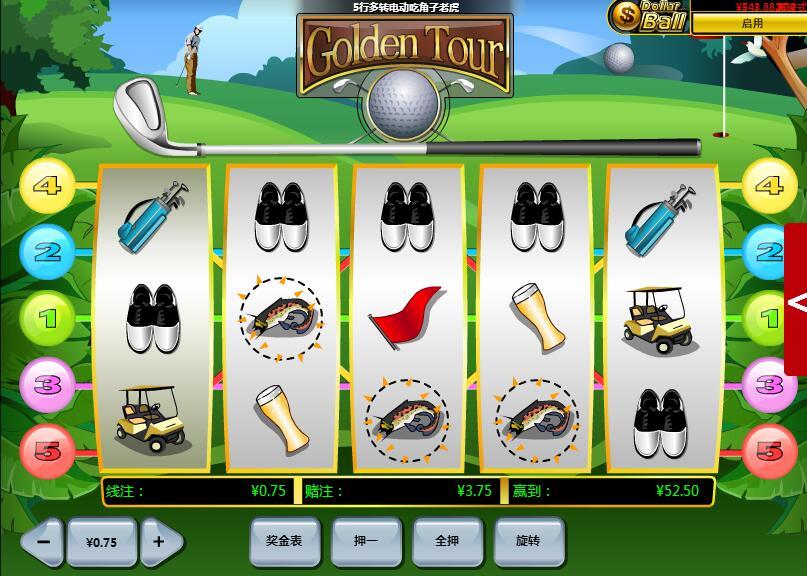Click the 押一 bet one button
Screen dimensions: 807x576
click(x=366, y=541)
